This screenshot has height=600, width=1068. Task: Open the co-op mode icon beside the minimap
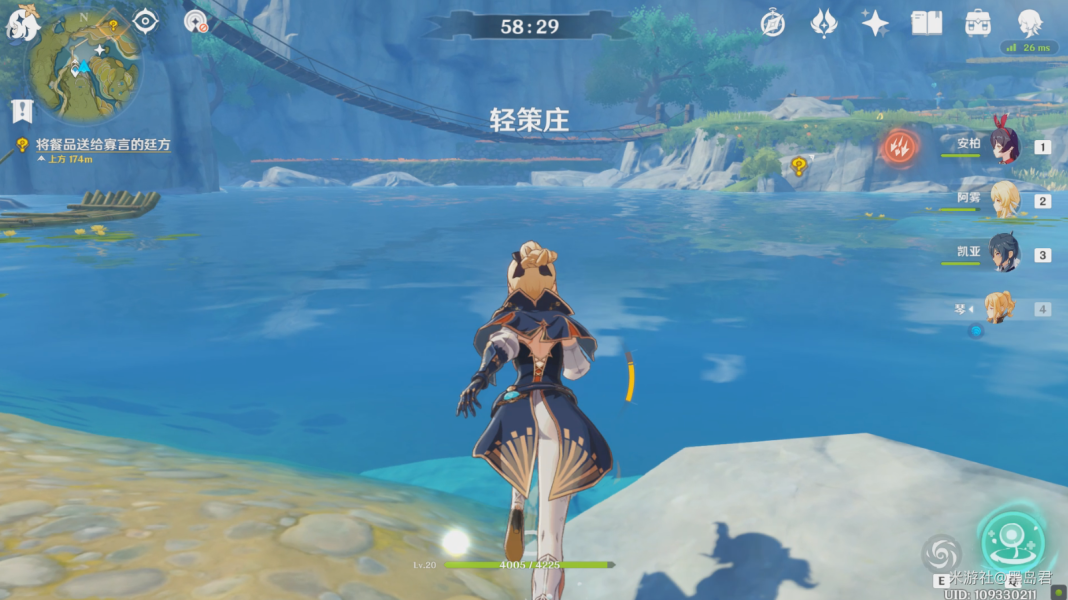[x=196, y=22]
